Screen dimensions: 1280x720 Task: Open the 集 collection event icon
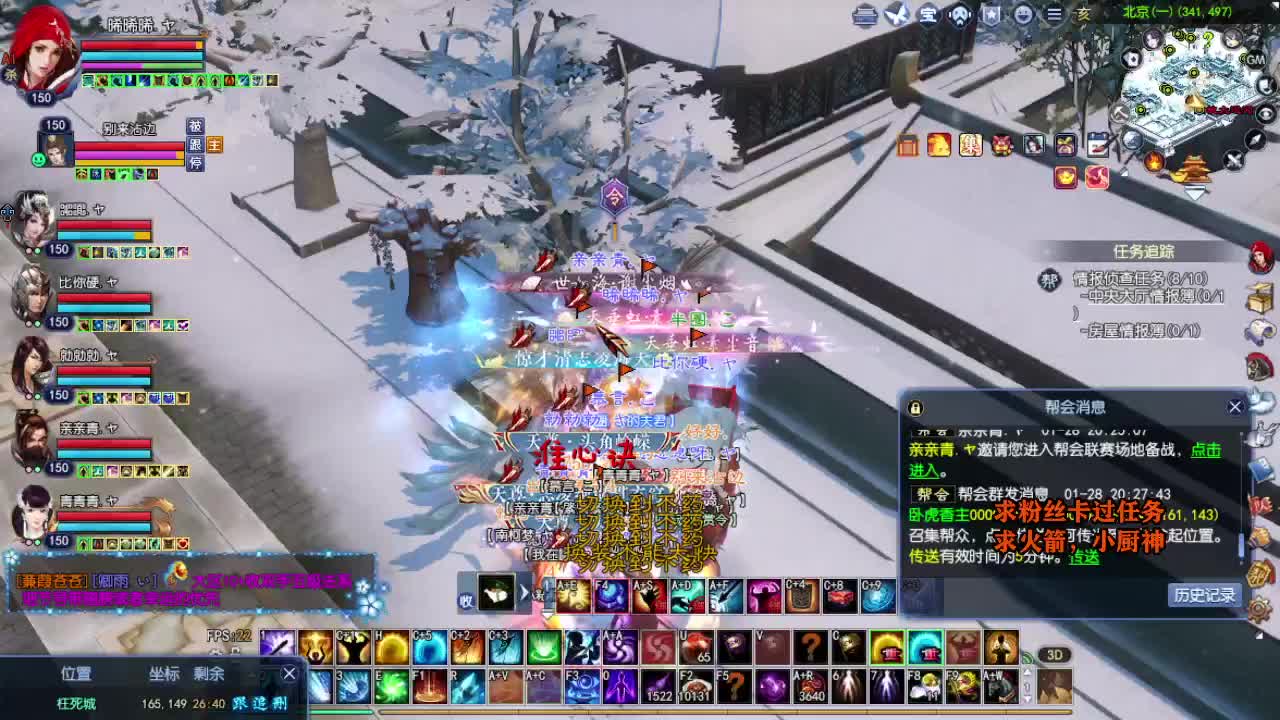coord(971,146)
